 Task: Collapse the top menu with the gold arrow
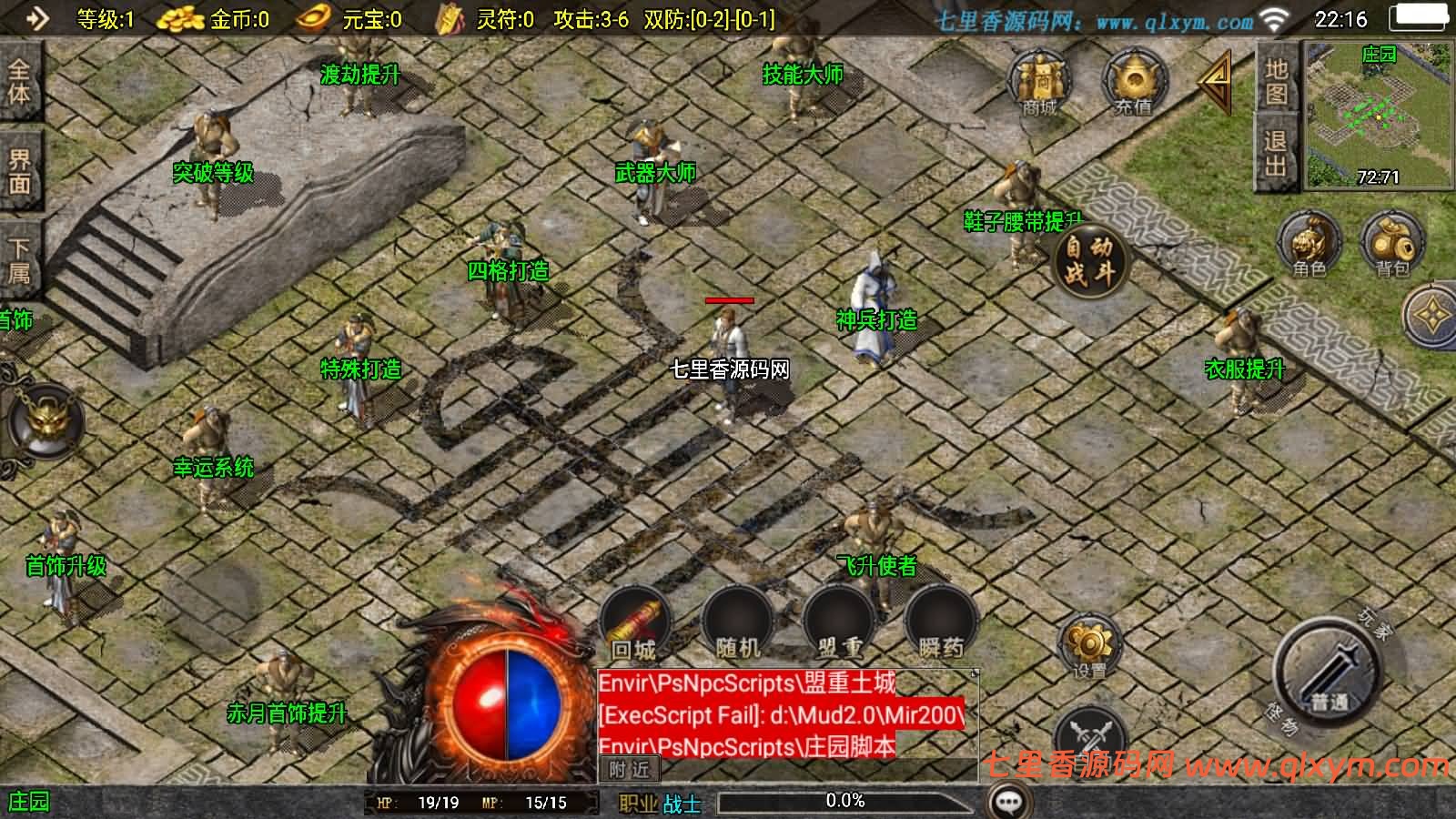tap(1217, 80)
